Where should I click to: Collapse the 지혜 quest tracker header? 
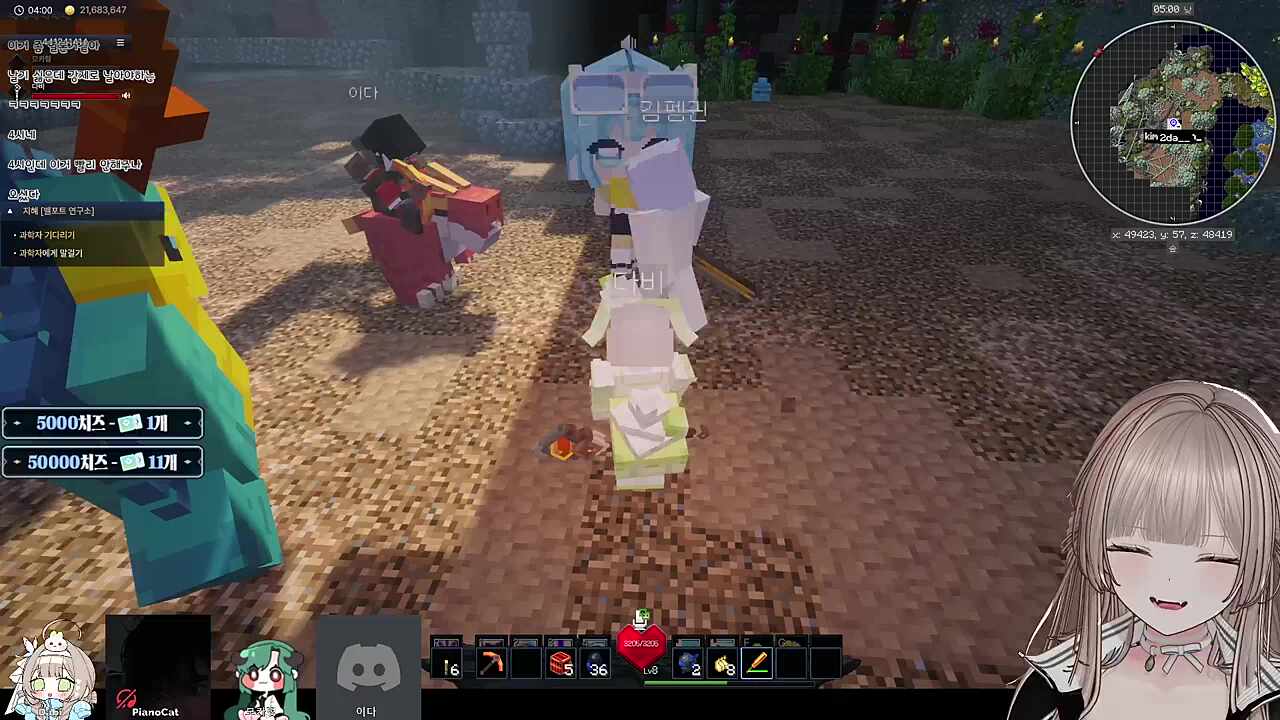point(11,211)
